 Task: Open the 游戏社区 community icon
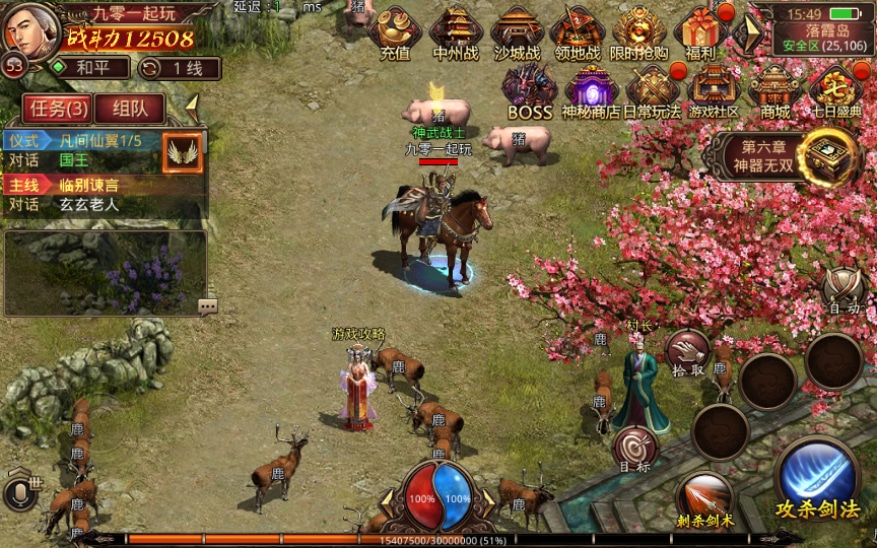(713, 92)
